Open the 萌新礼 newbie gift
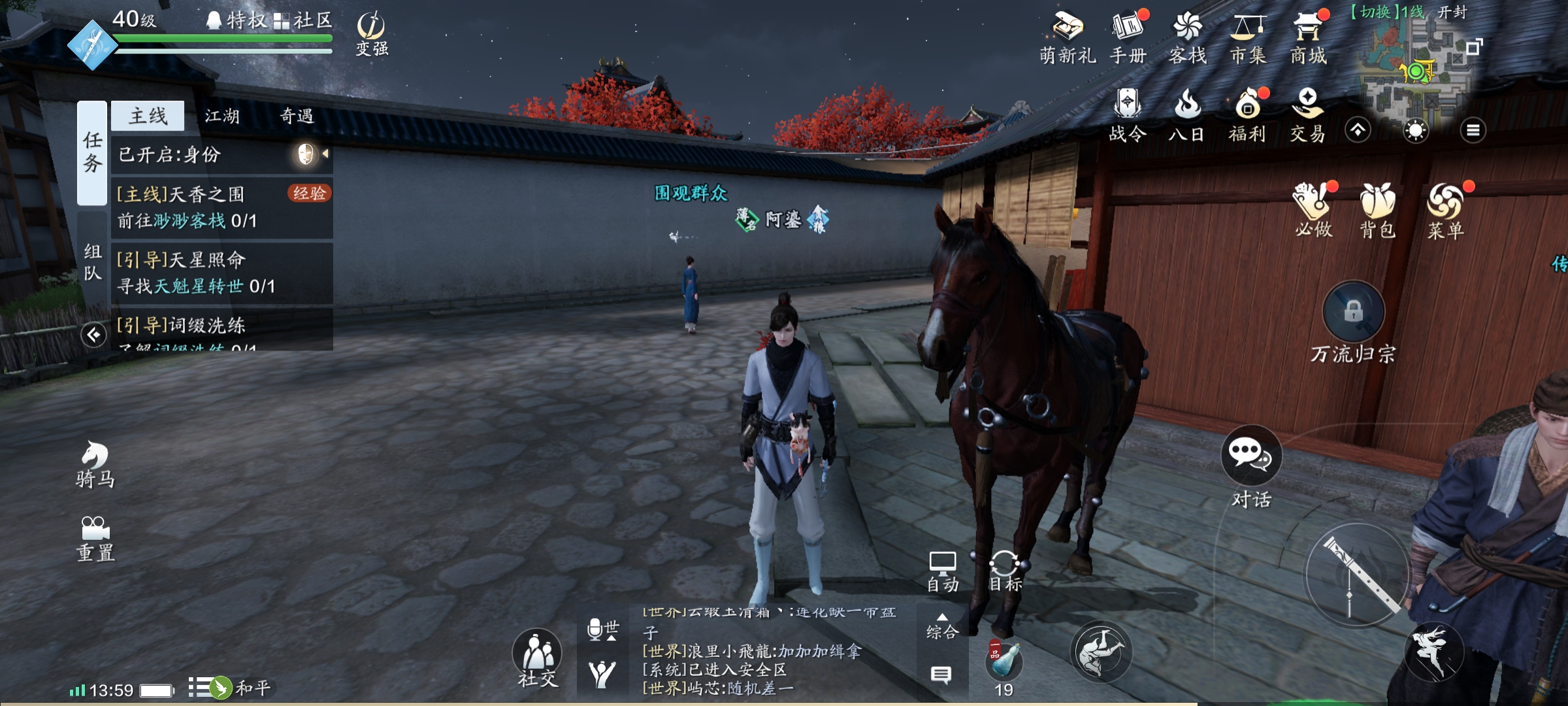Viewport: 1568px width, 706px height. pyautogui.click(x=1068, y=38)
